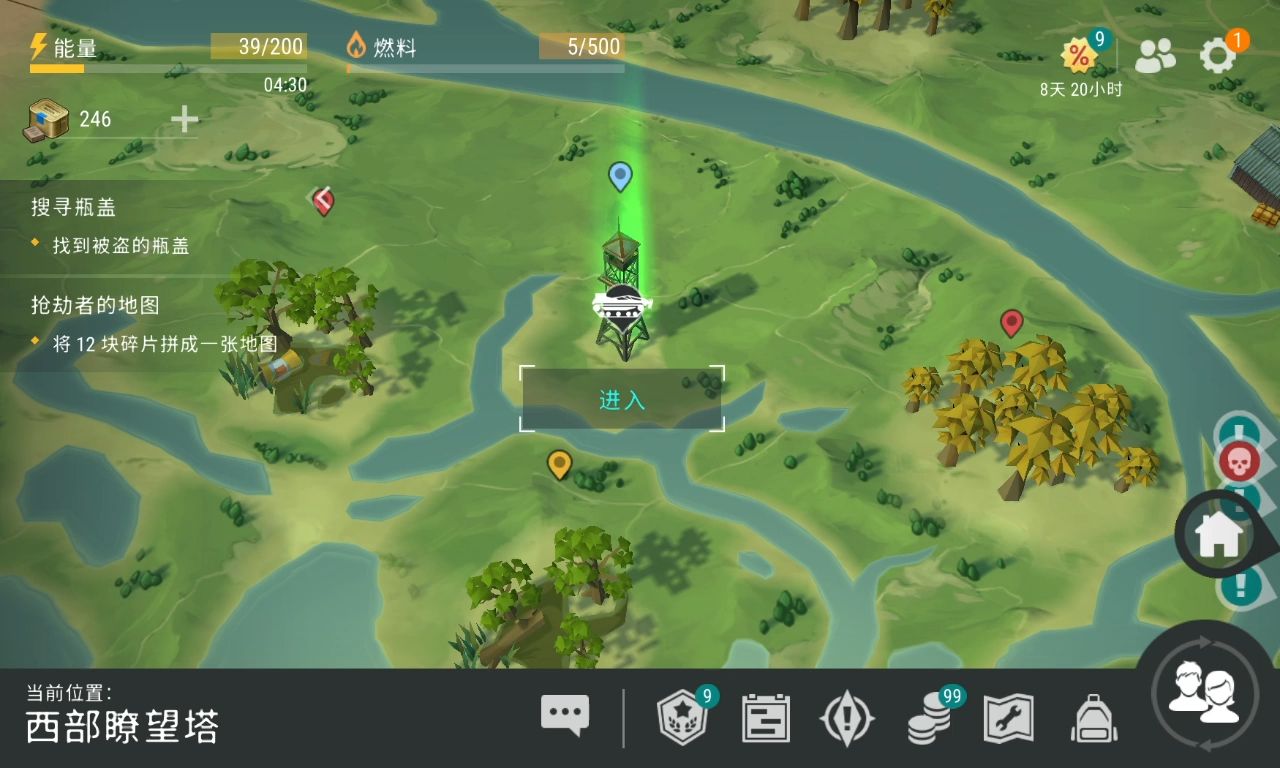Viewport: 1280px width, 768px height.
Task: Open the map blueprint wrench icon
Action: 1009,718
